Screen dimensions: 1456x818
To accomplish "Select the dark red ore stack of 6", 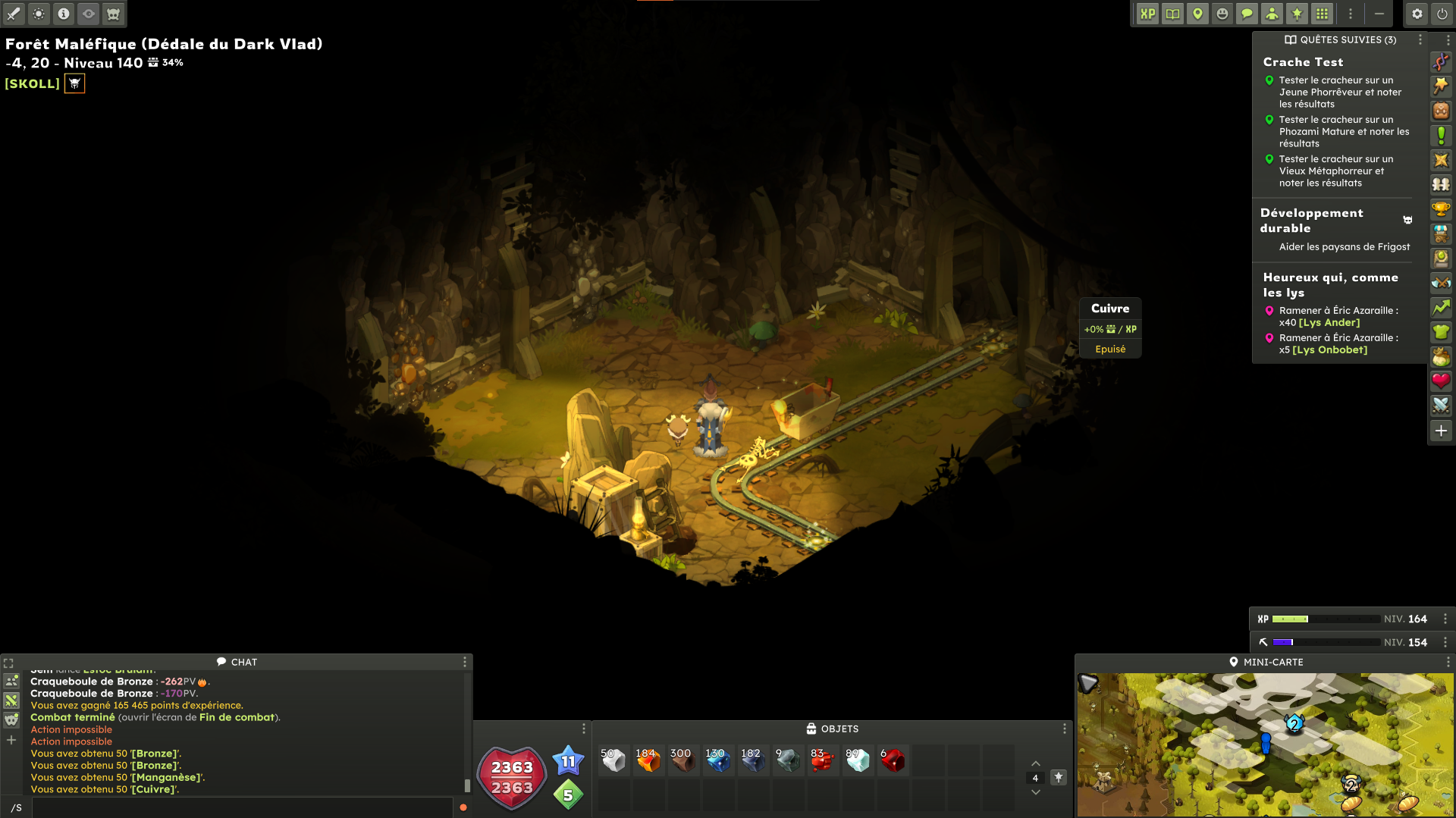I will (893, 760).
